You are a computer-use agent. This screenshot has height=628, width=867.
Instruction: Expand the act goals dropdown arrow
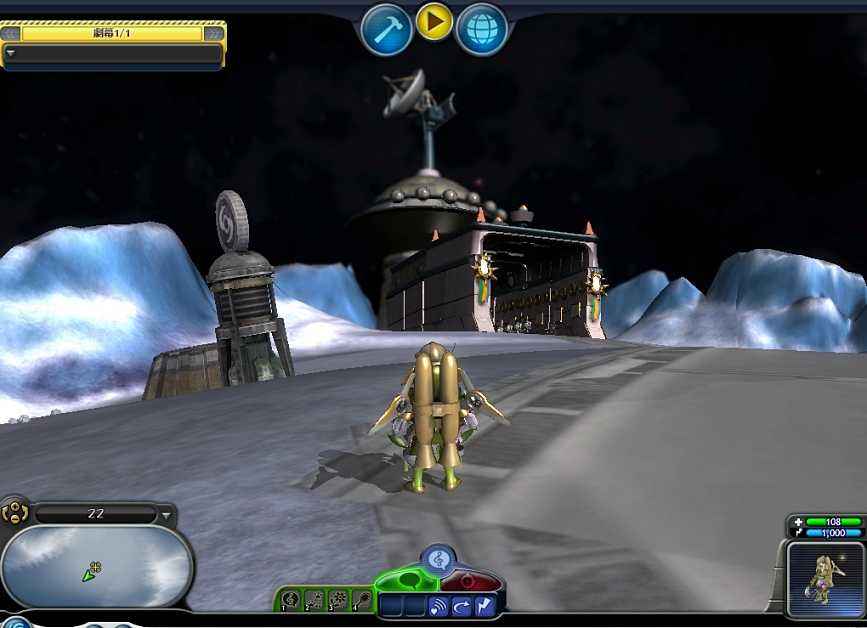point(11,53)
